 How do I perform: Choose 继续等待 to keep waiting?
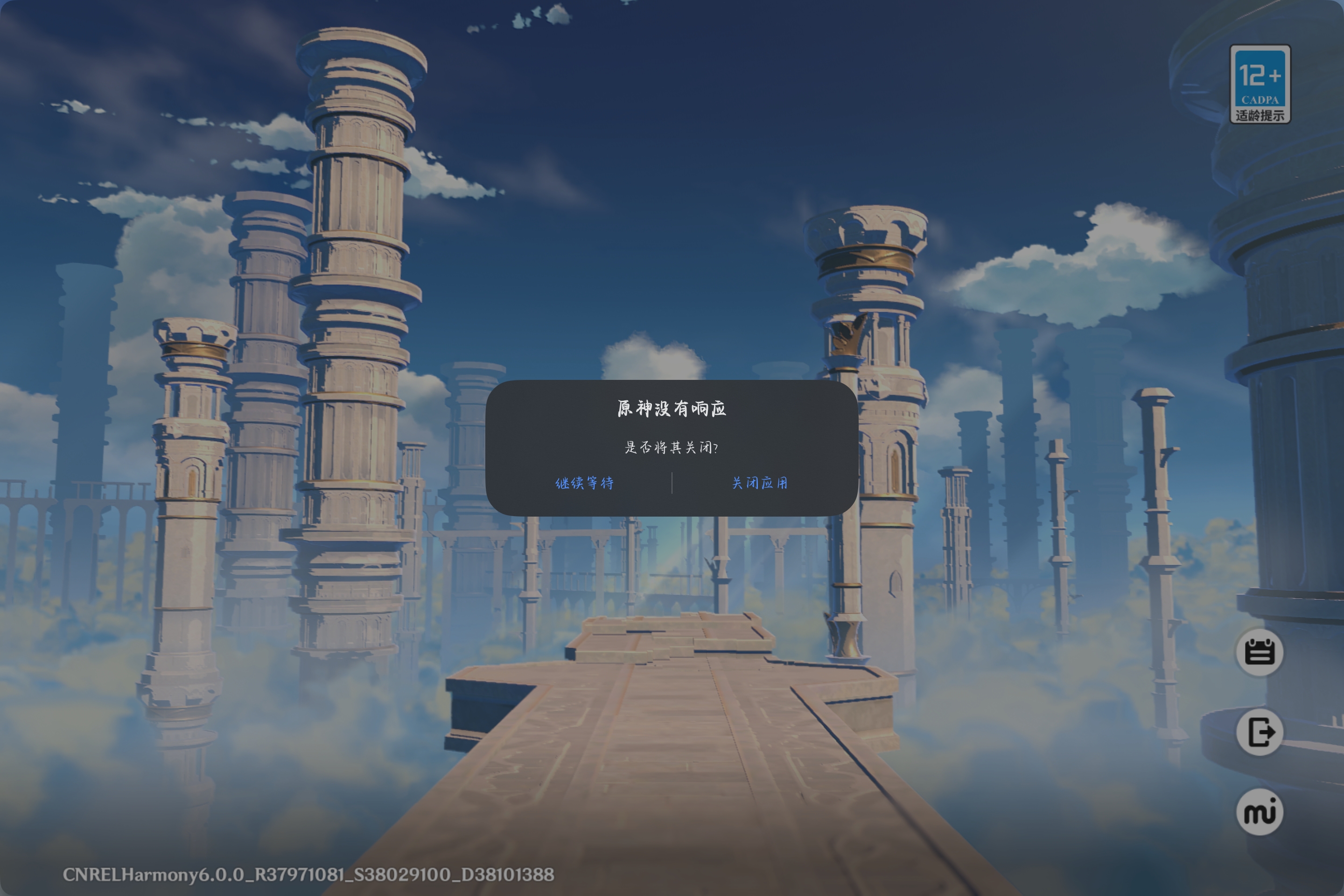(584, 483)
